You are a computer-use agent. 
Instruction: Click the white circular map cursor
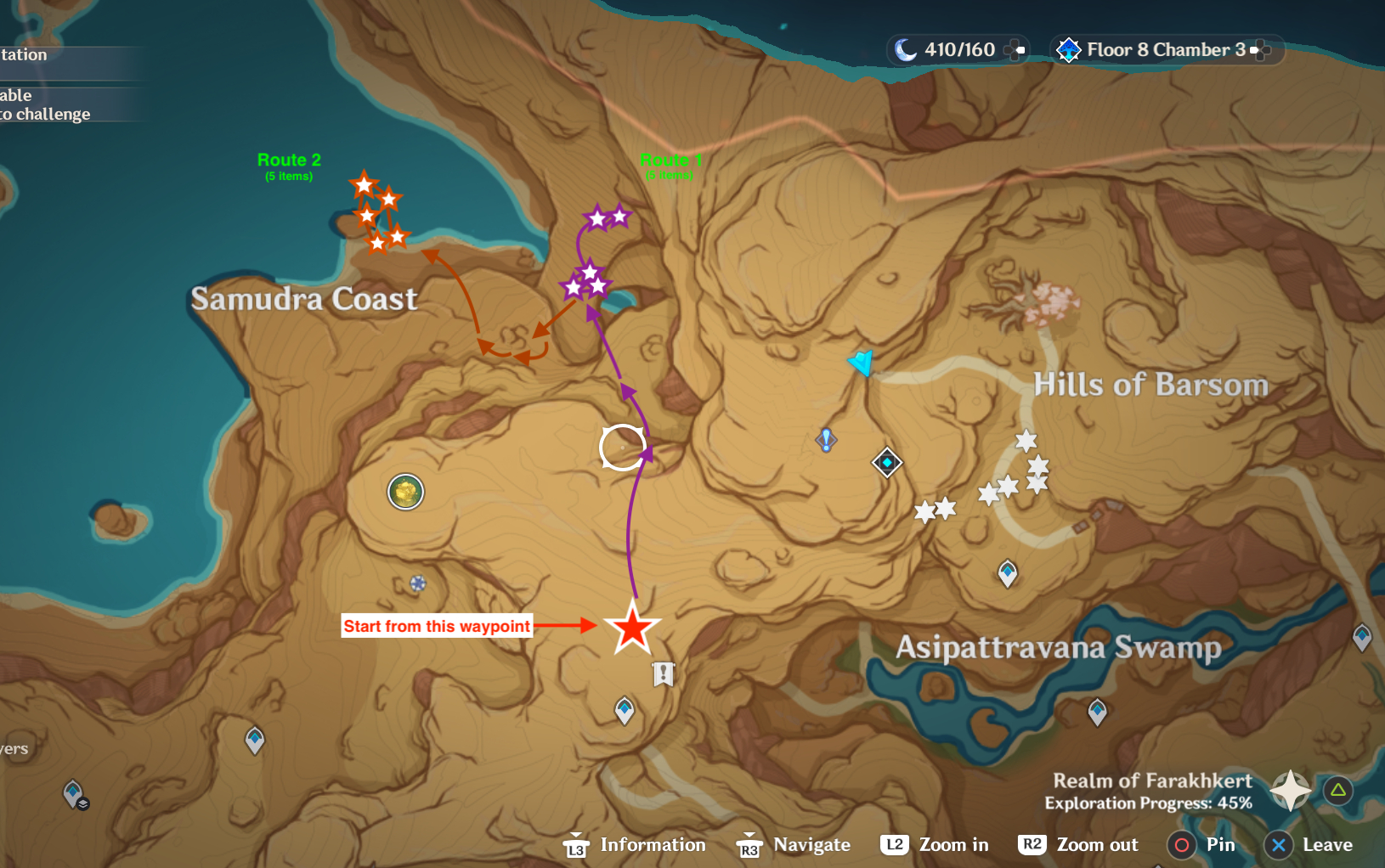pyautogui.click(x=621, y=446)
